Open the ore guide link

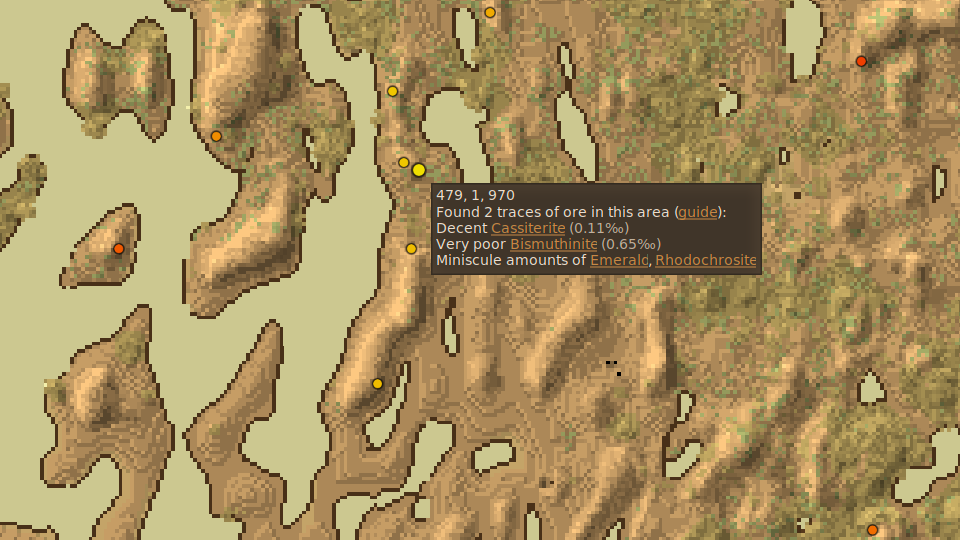point(696,212)
